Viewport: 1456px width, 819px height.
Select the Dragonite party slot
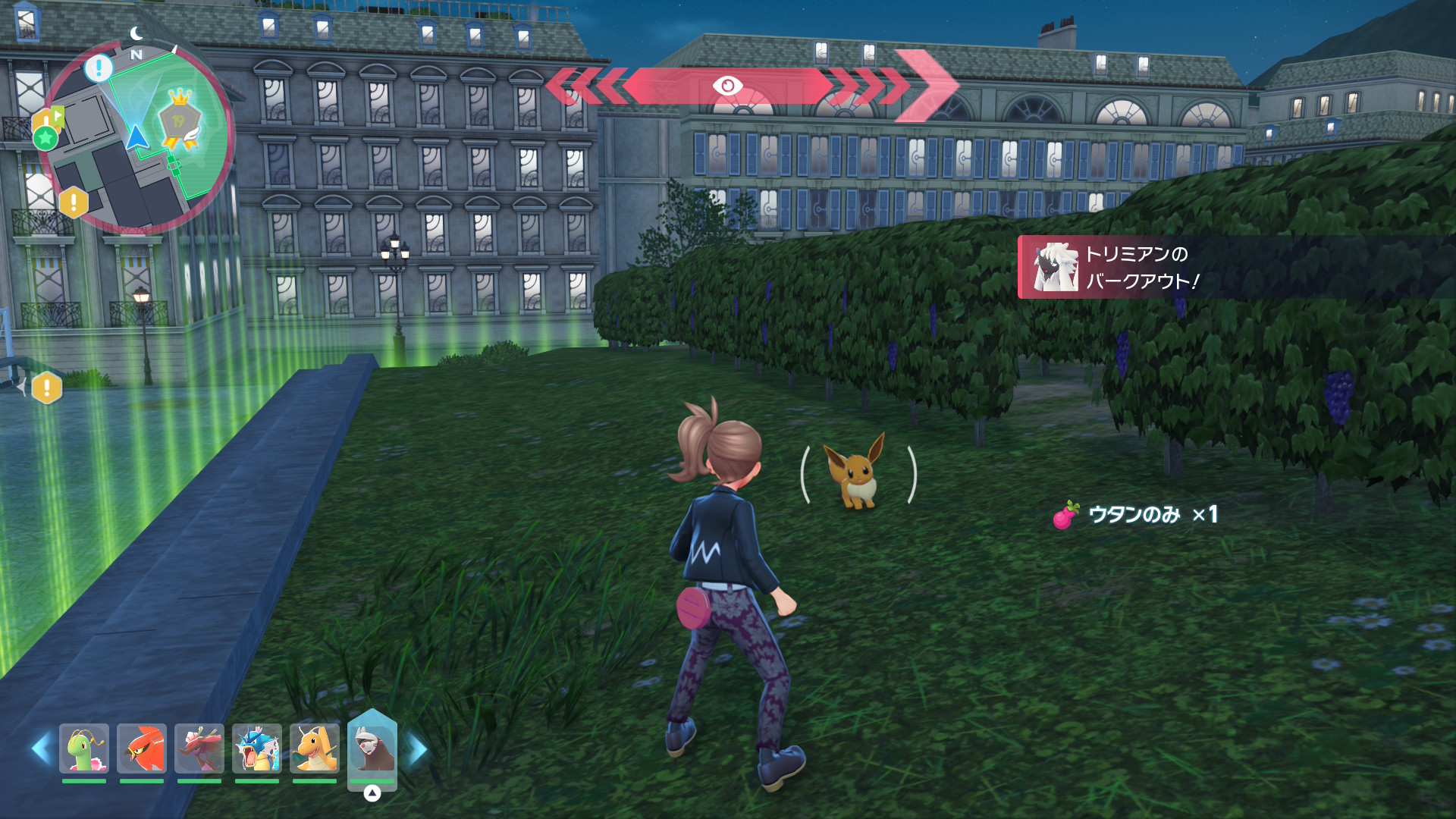tap(315, 748)
